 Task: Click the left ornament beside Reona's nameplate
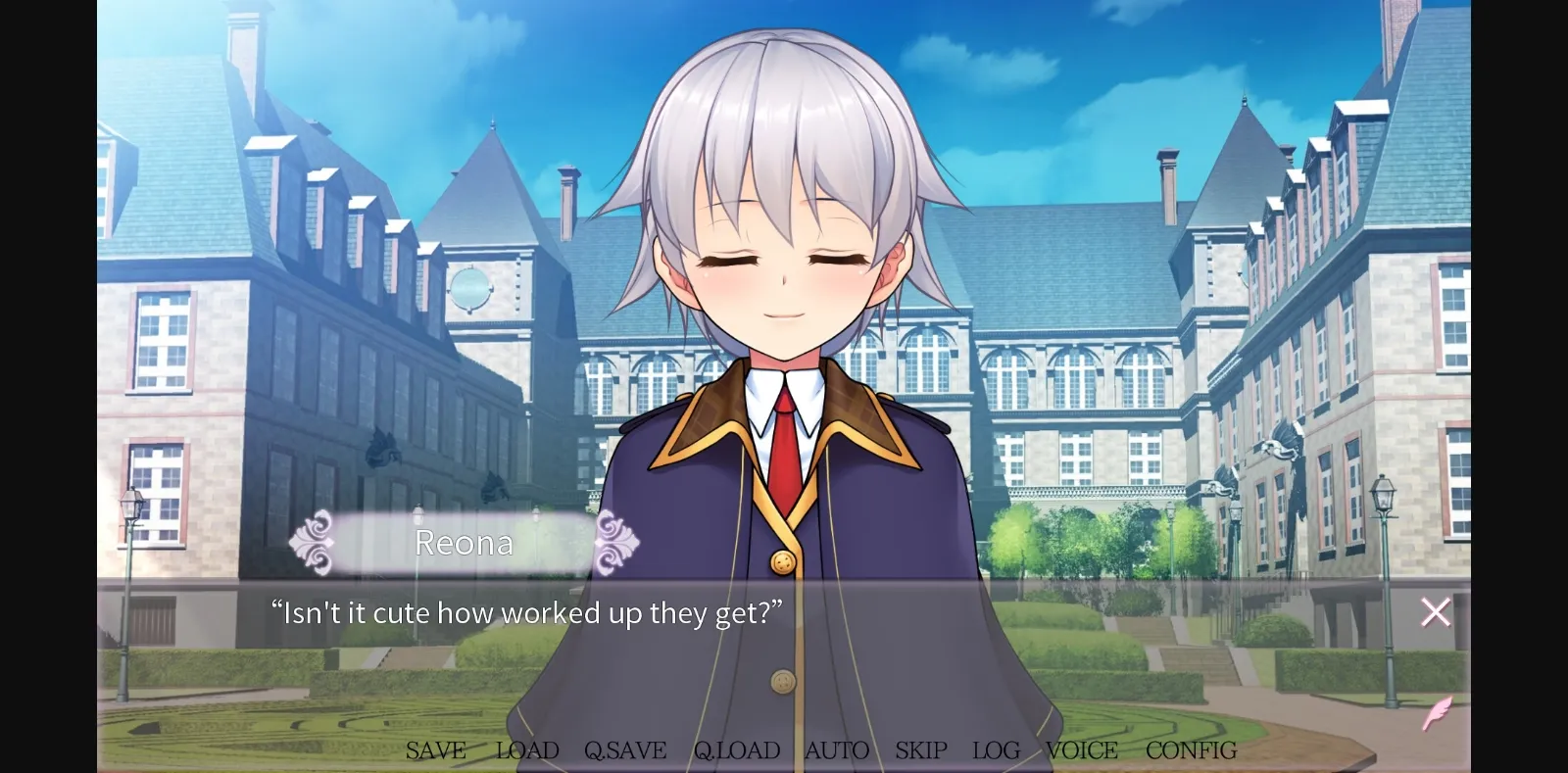[317, 543]
